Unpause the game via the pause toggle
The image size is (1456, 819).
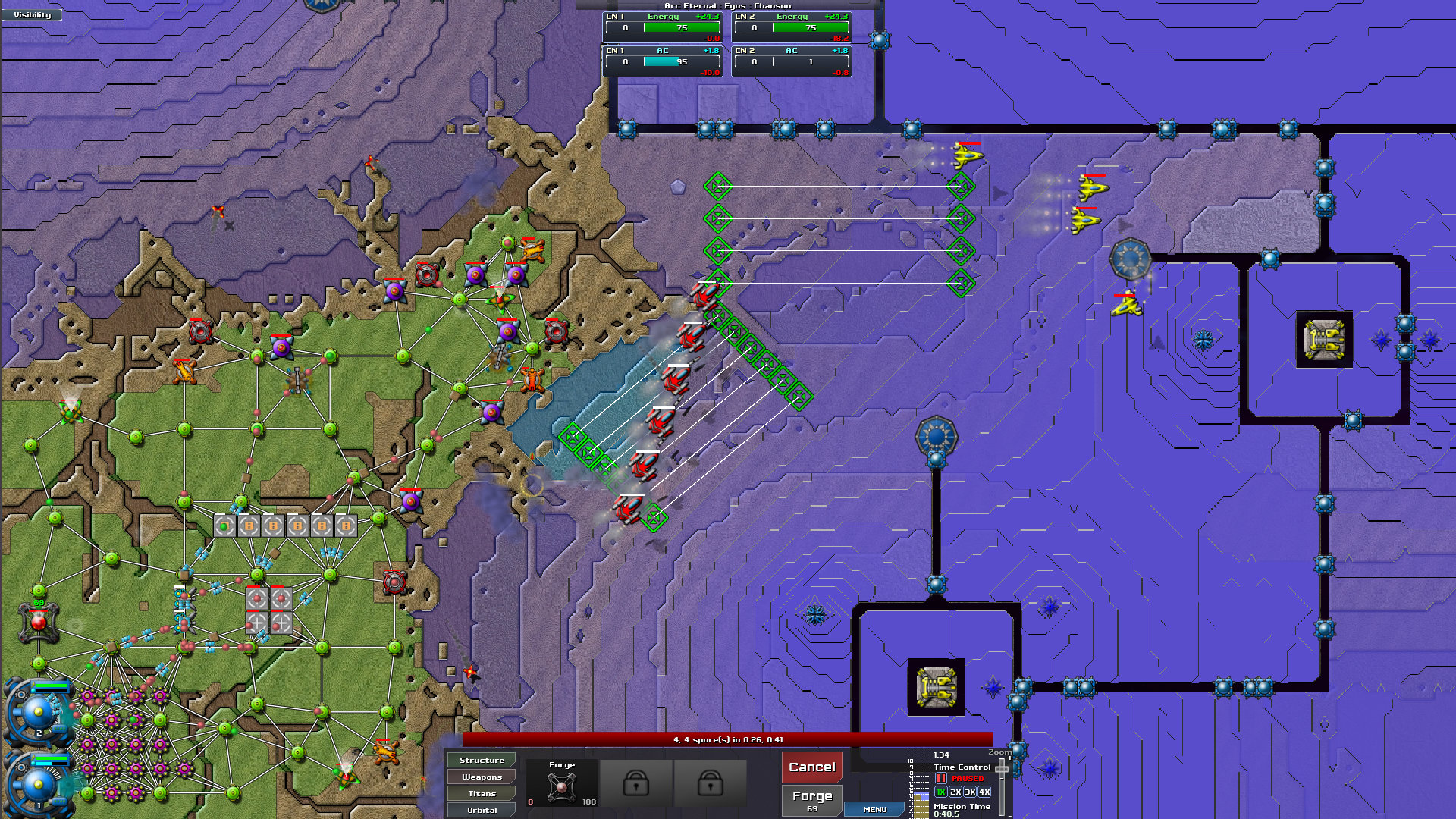coord(940,777)
